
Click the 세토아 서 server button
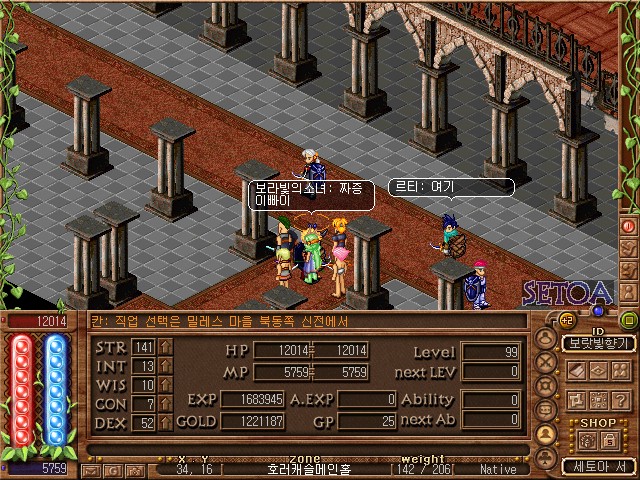tap(597, 466)
